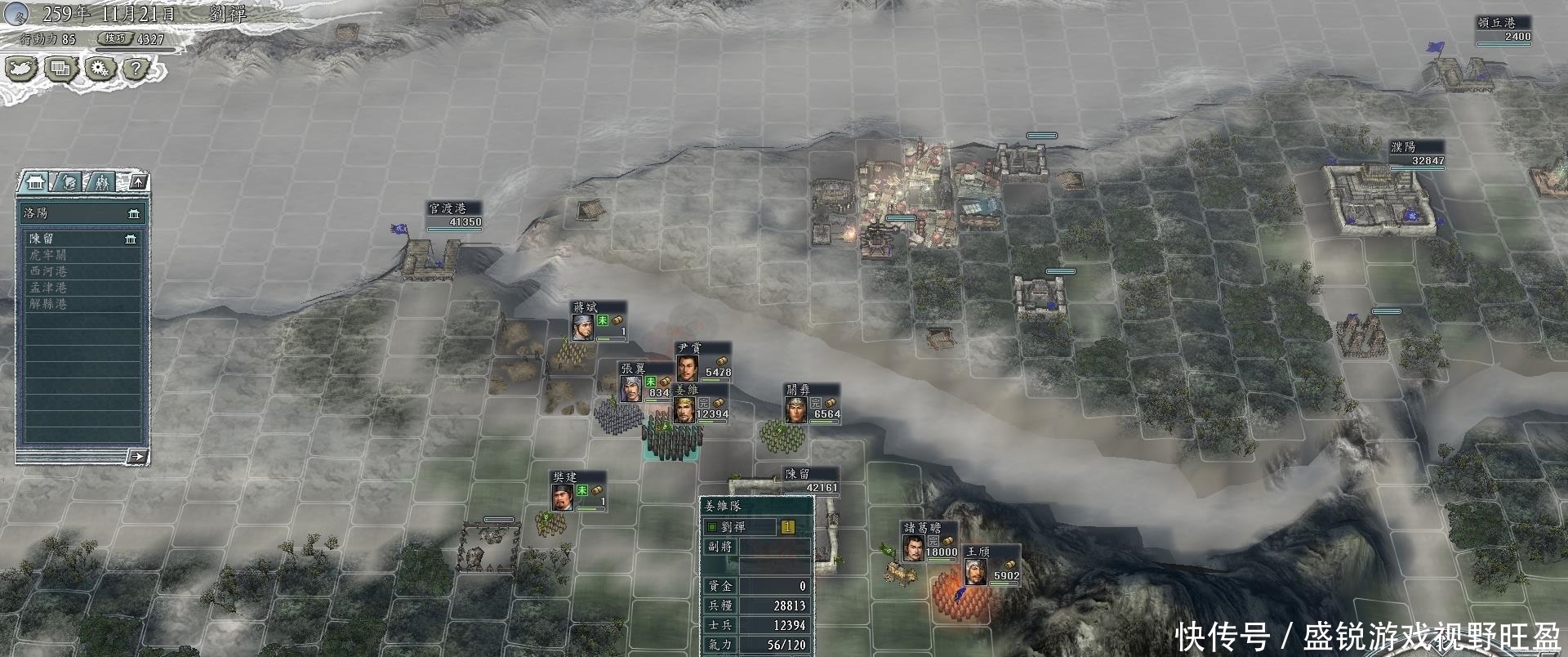Open the gear settings menu
Image resolution: width=1568 pixels, height=657 pixels.
click(x=100, y=69)
